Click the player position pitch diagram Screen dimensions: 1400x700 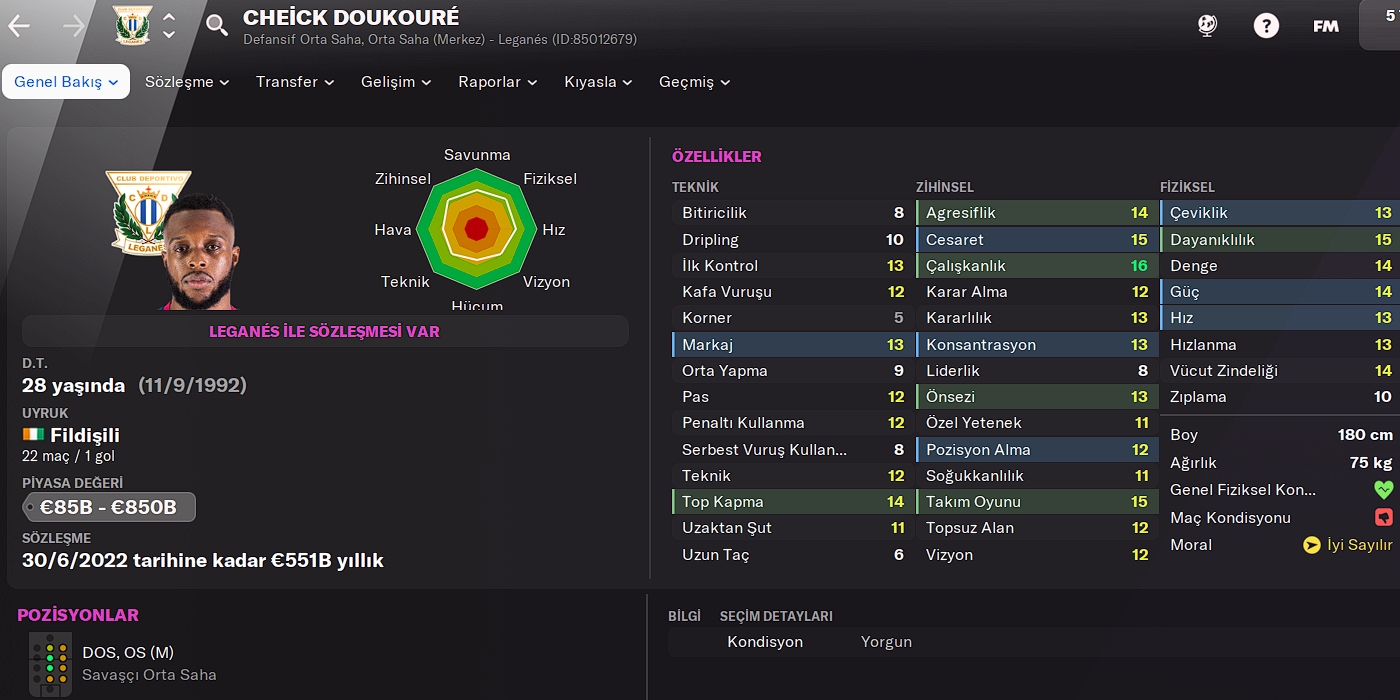pyautogui.click(x=50, y=663)
